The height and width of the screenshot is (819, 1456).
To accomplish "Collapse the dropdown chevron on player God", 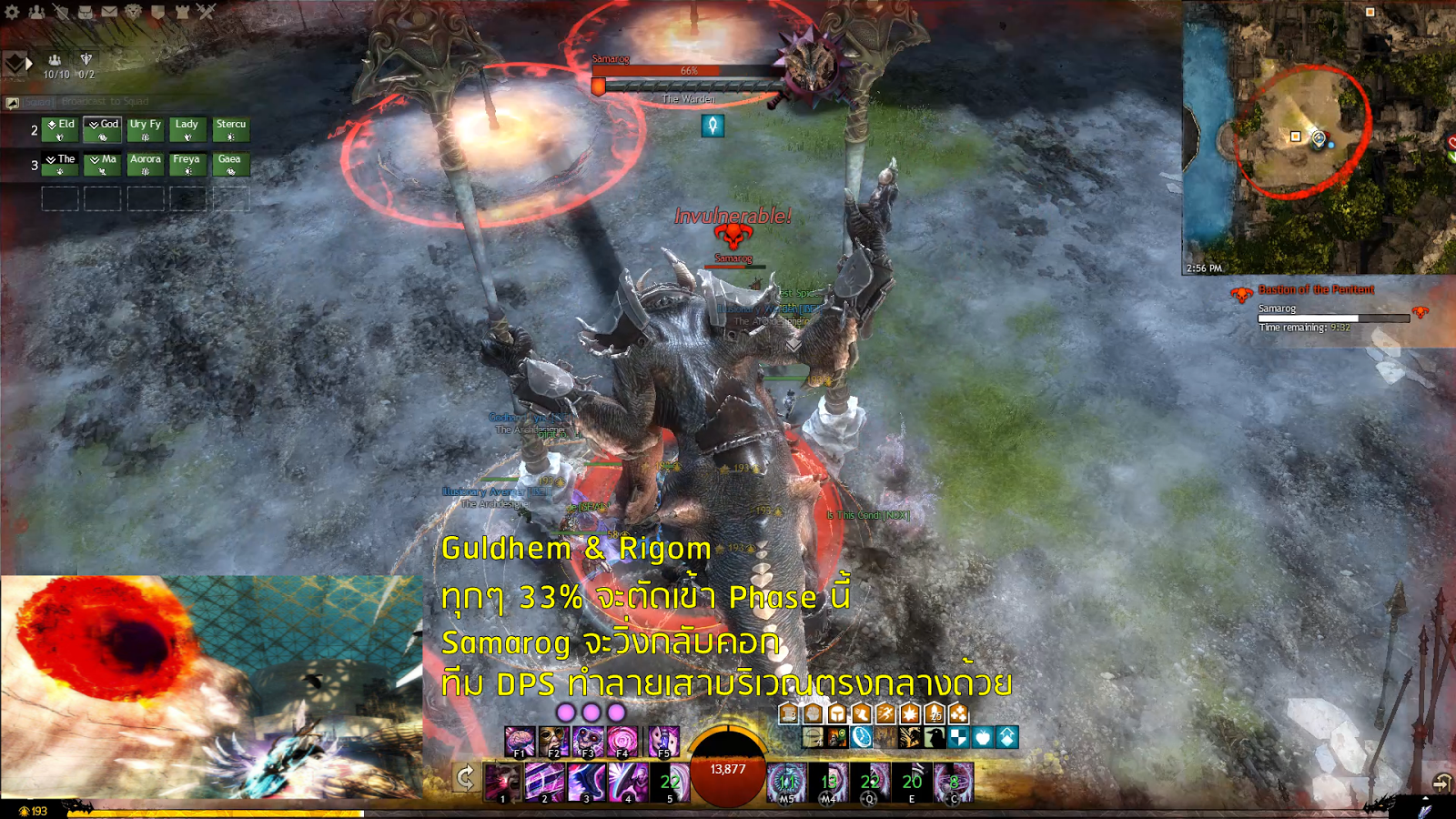I will [x=94, y=125].
